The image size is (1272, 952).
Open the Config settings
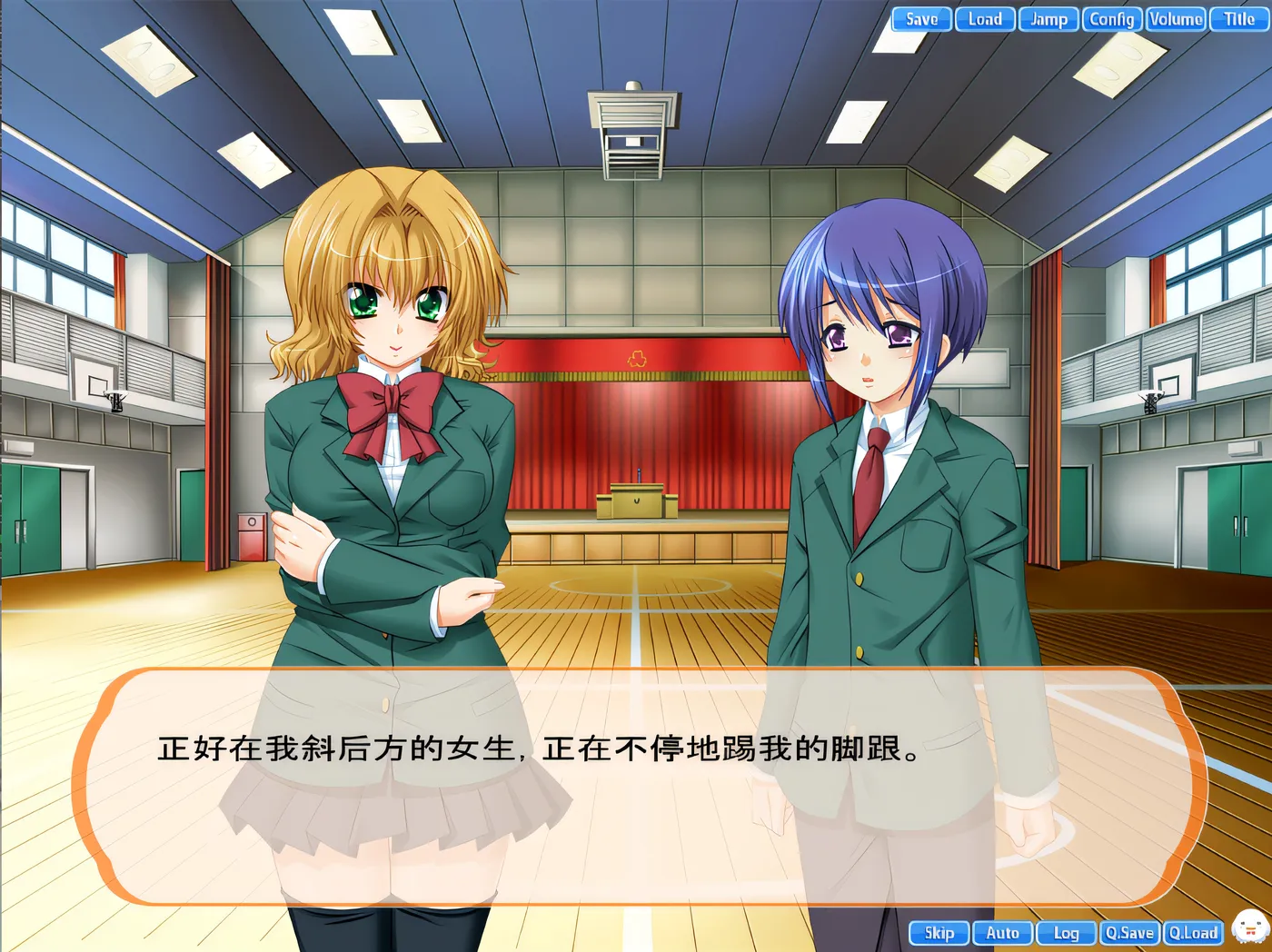[1112, 19]
